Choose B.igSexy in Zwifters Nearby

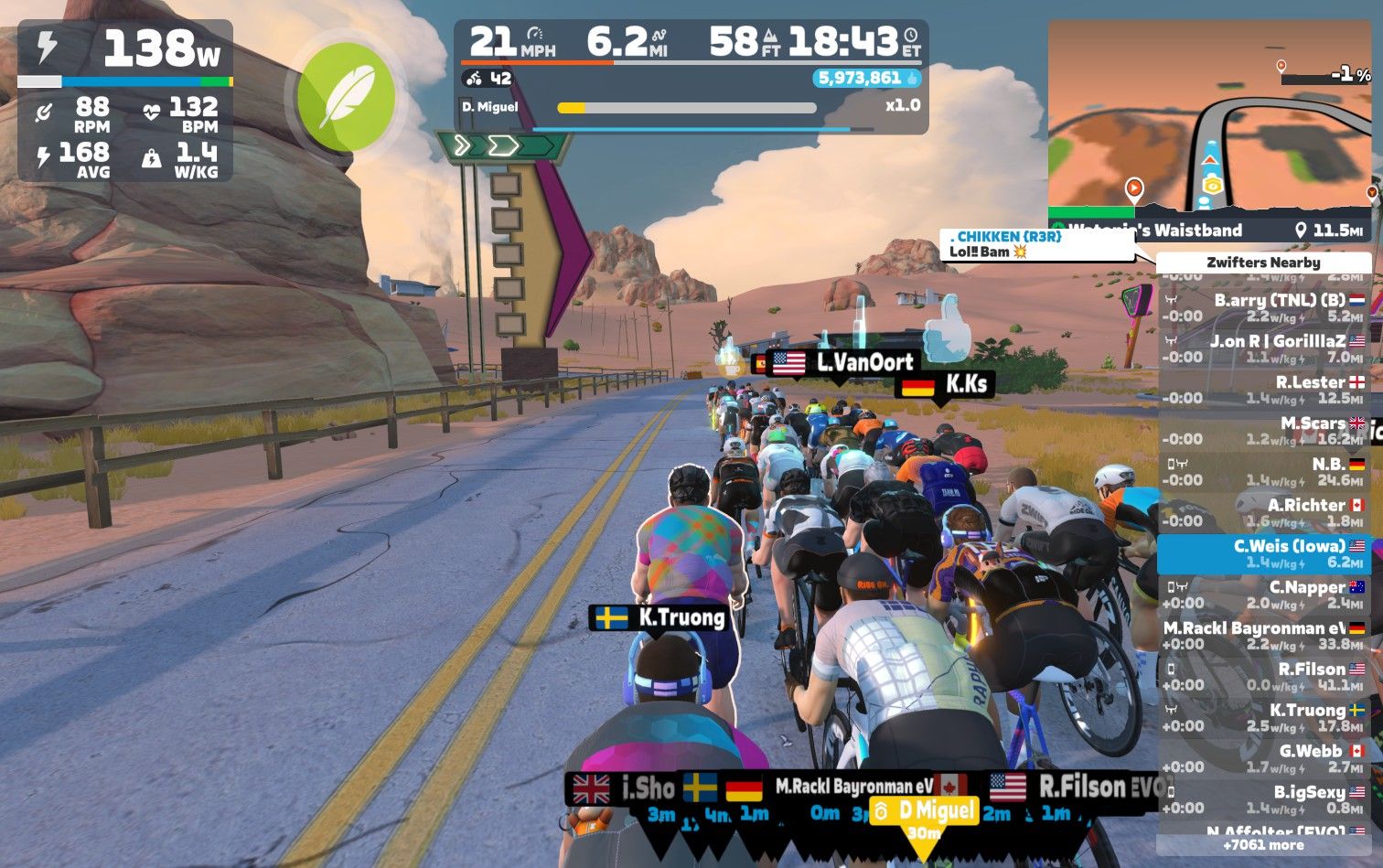click(x=1263, y=799)
